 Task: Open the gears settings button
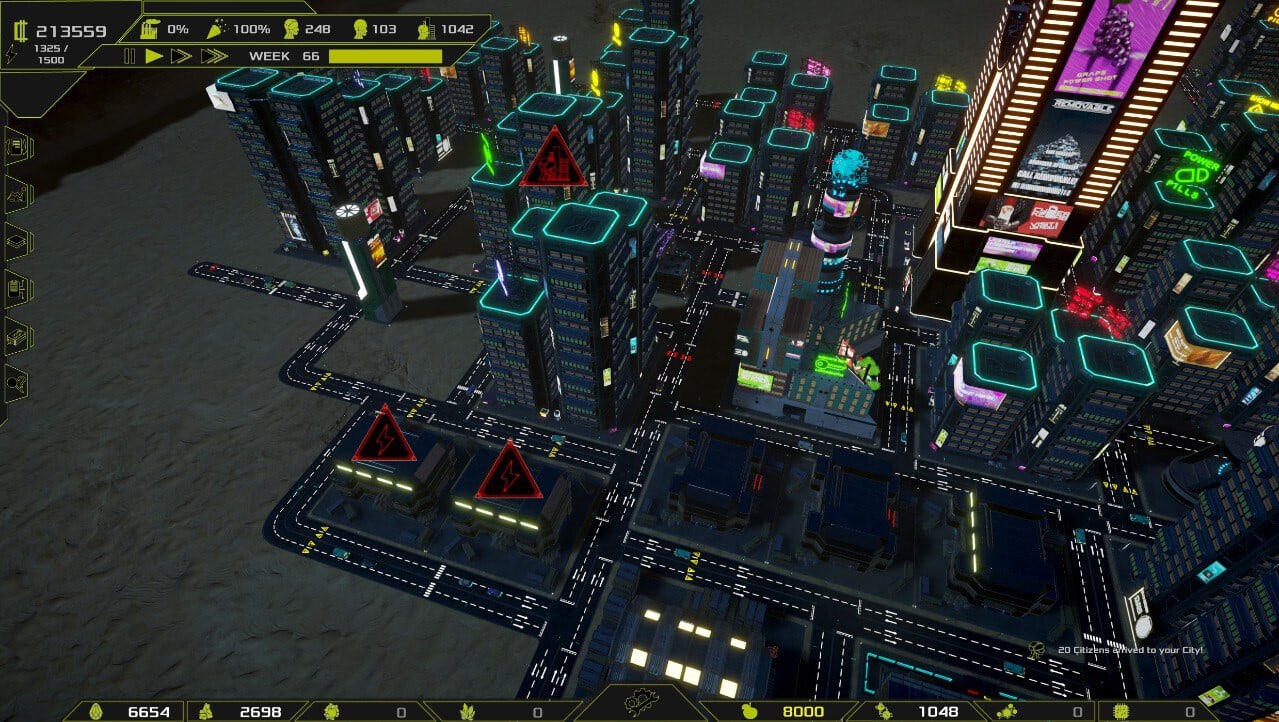pos(641,705)
